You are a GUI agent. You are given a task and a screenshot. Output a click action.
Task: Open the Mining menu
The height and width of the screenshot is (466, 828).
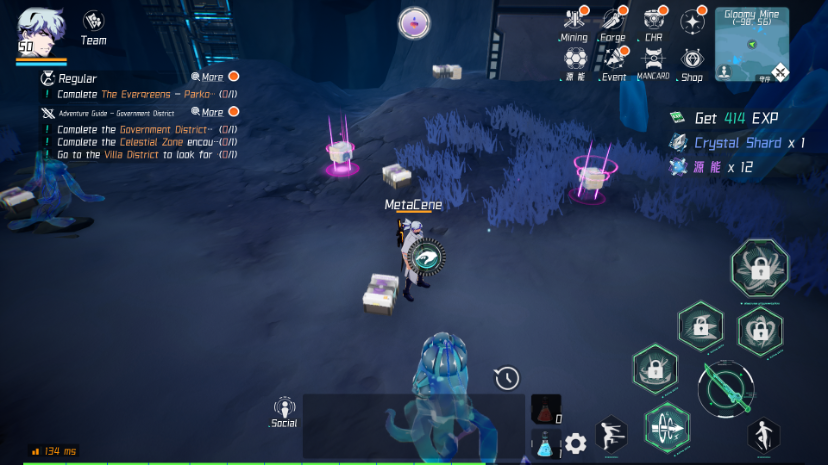574,24
